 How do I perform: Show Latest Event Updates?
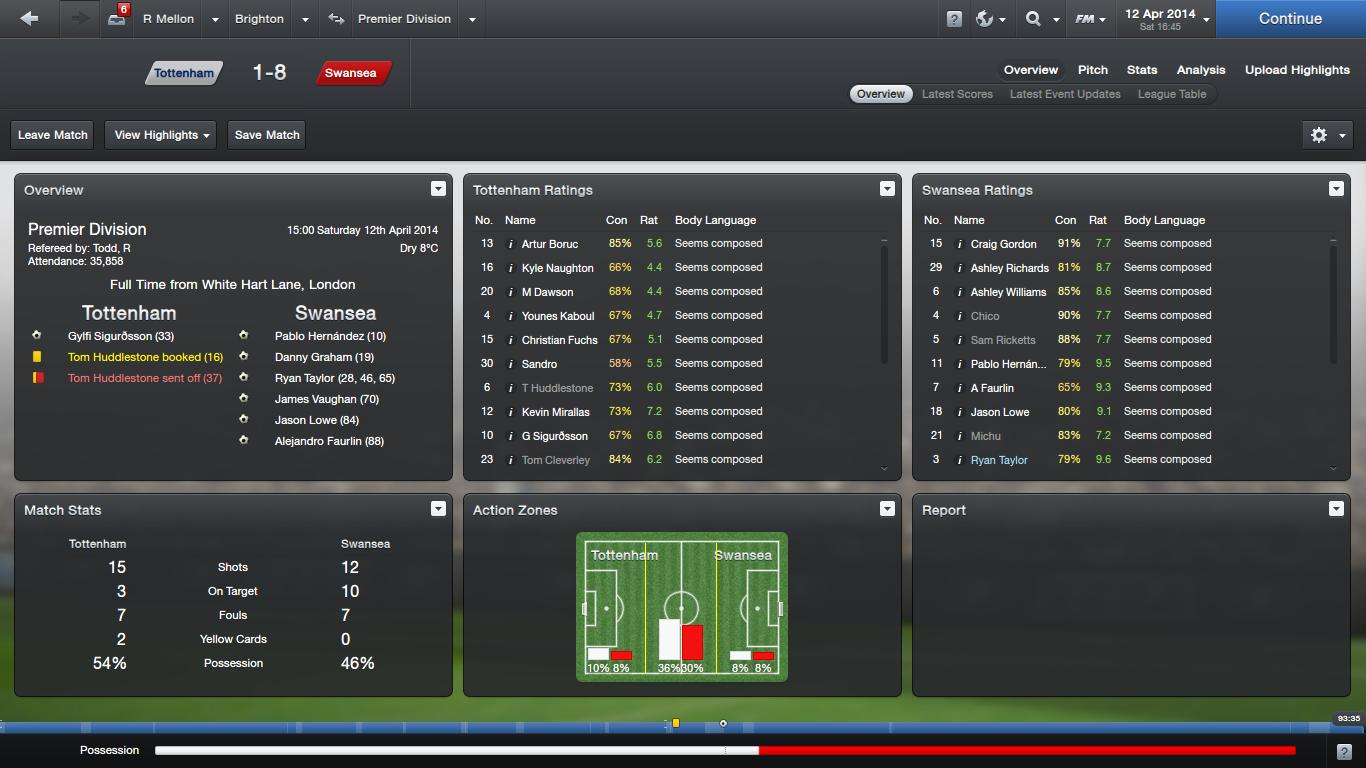pyautogui.click(x=1064, y=94)
